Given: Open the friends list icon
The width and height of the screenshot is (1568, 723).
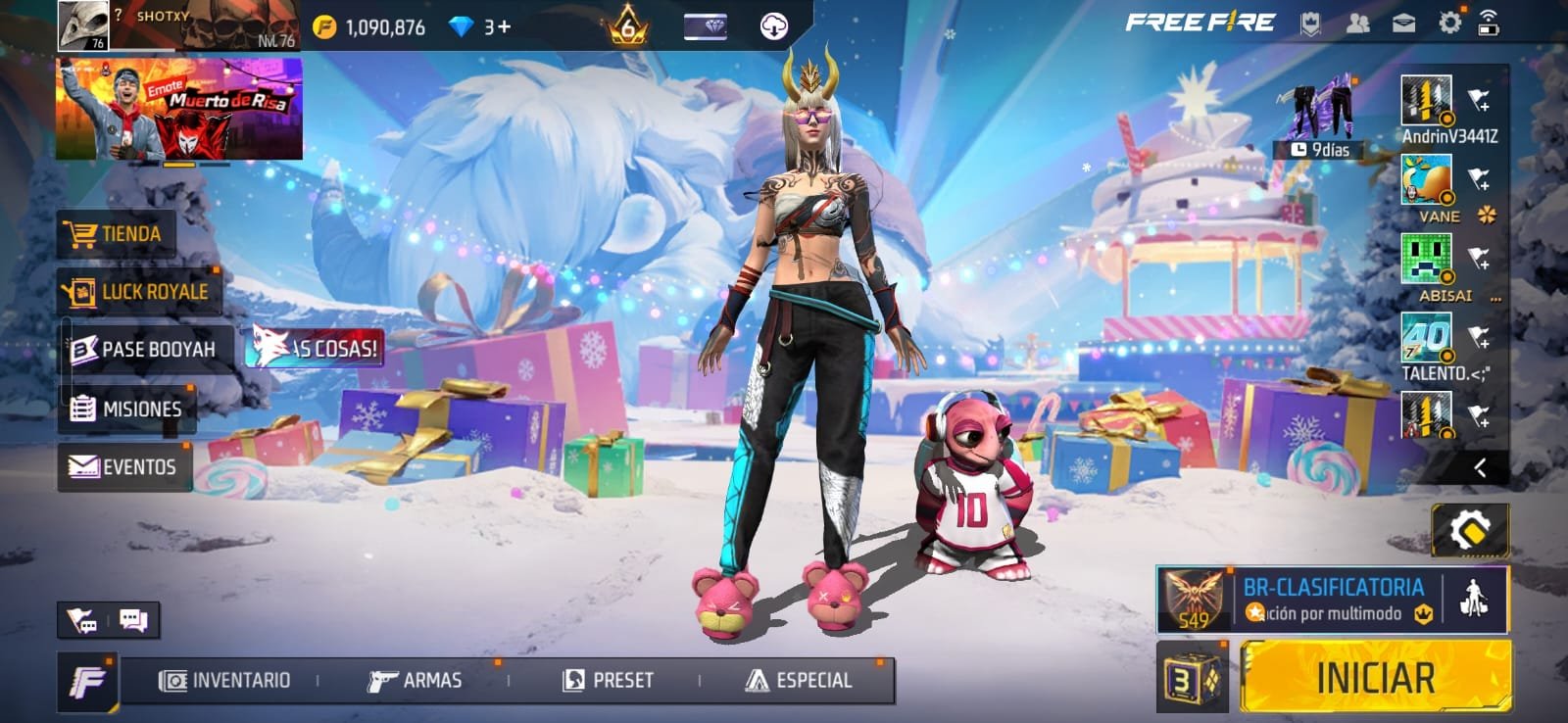Looking at the screenshot, I should point(1357,24).
